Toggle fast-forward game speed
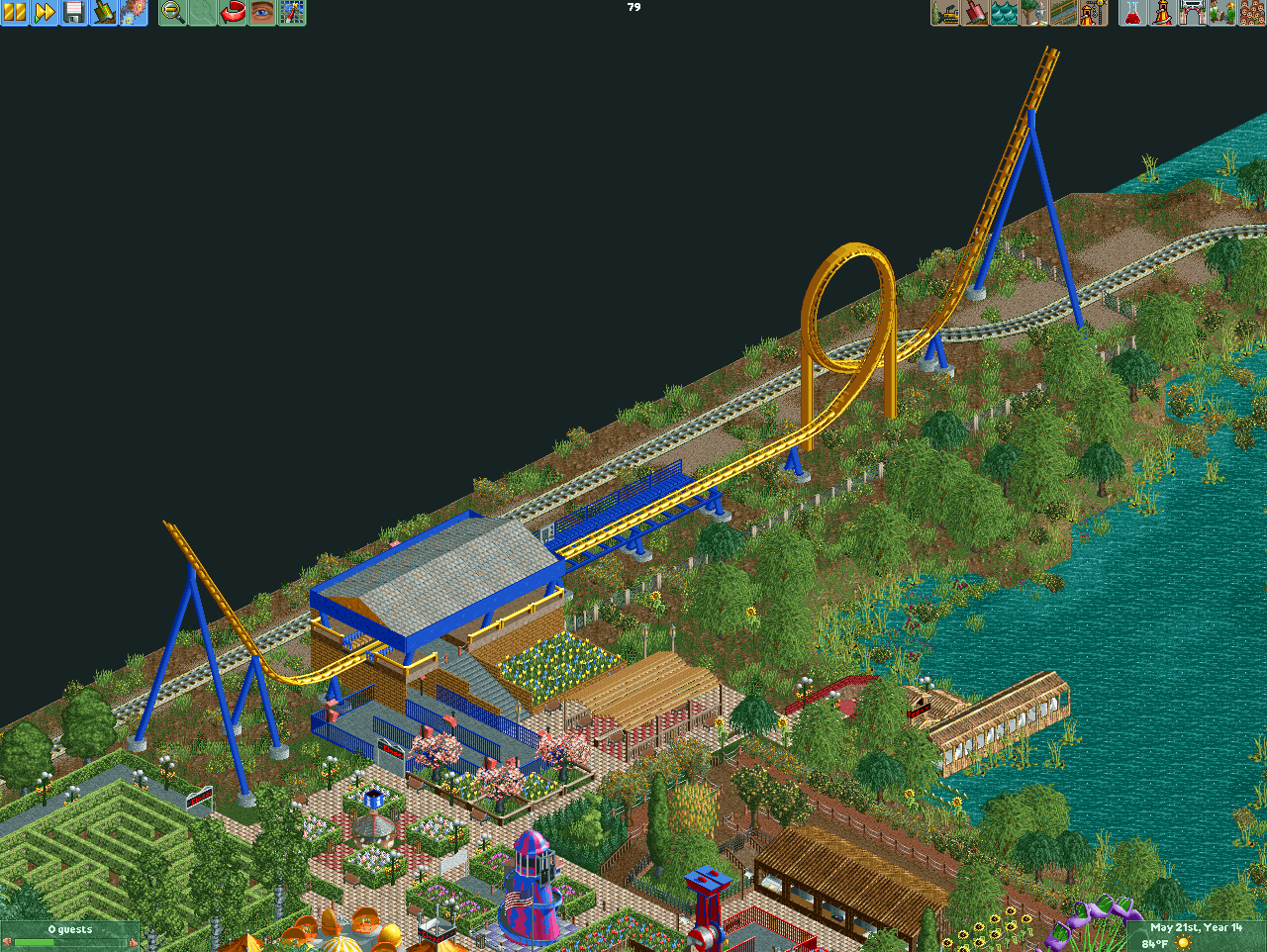 click(45, 13)
